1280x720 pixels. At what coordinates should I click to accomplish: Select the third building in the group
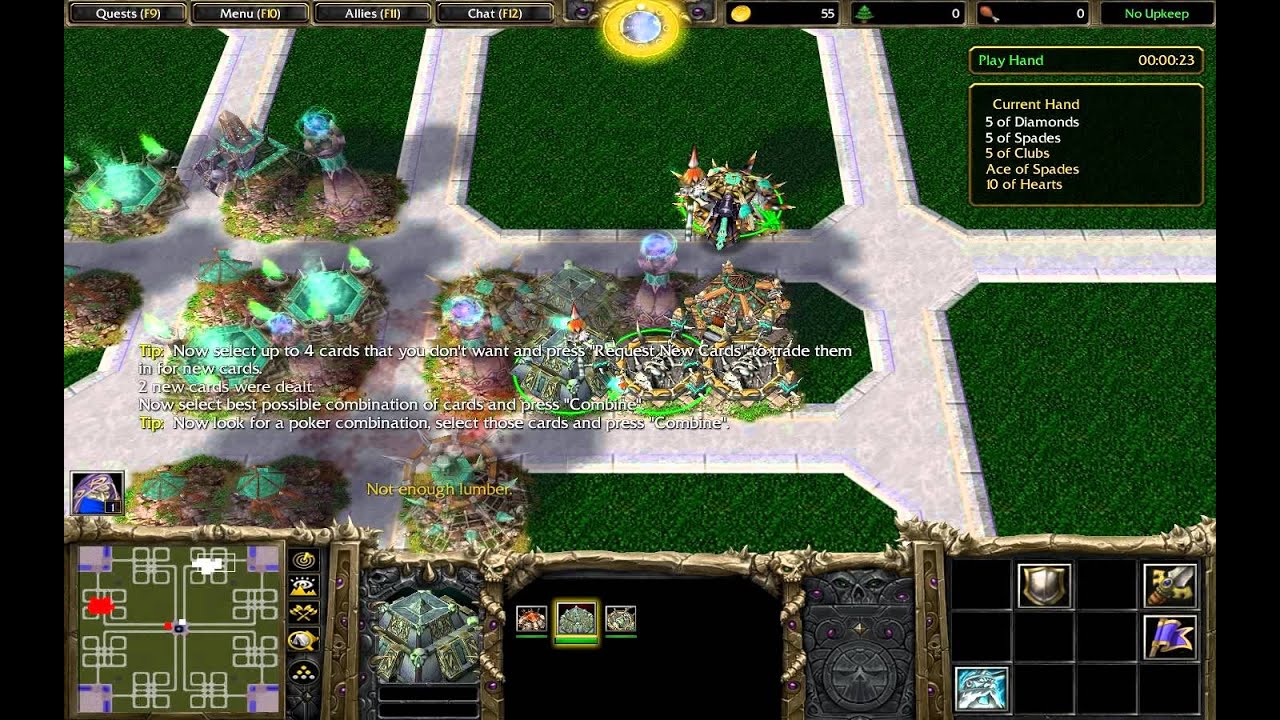[x=620, y=620]
